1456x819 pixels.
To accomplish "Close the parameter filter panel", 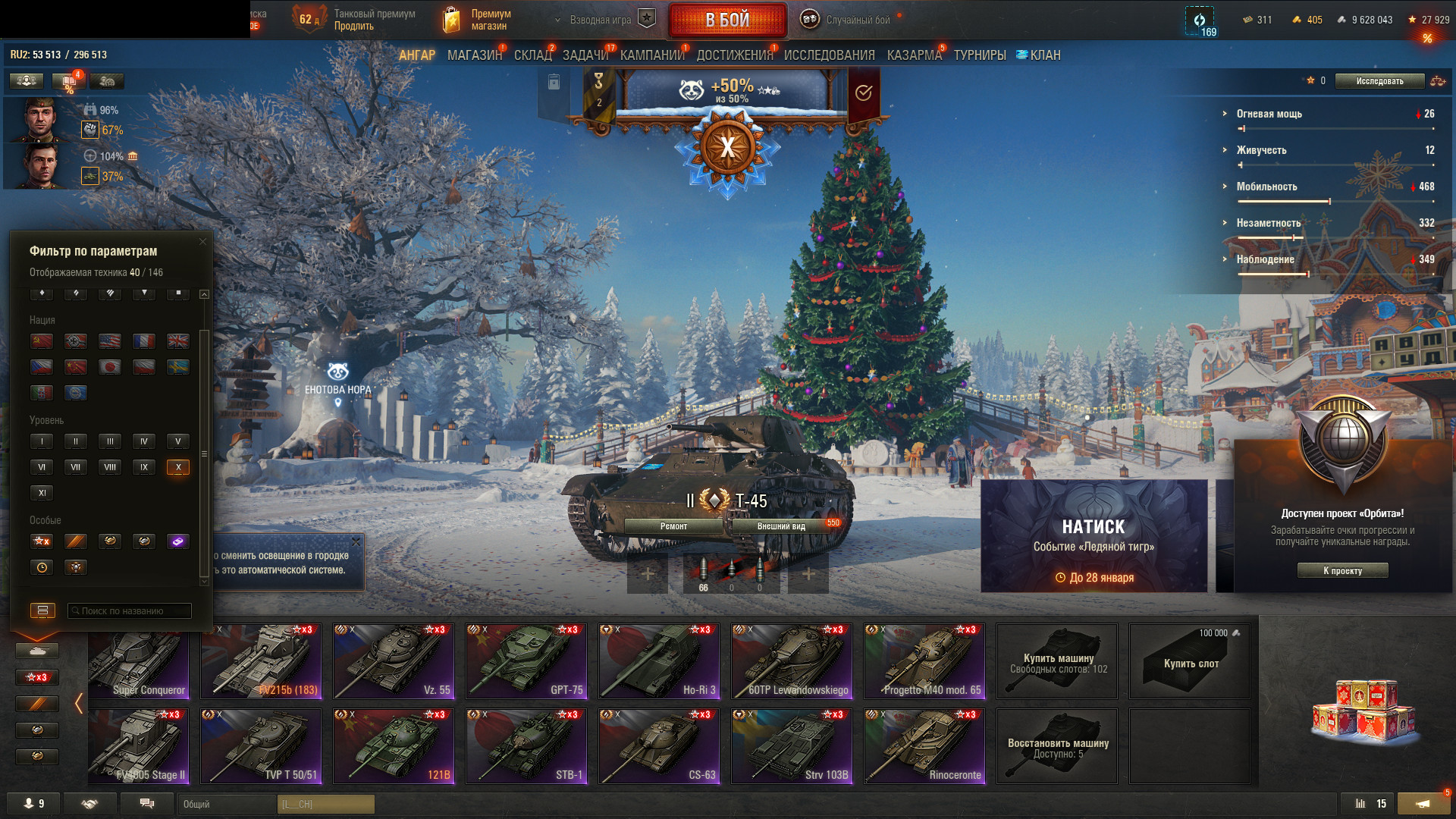I will 202,242.
